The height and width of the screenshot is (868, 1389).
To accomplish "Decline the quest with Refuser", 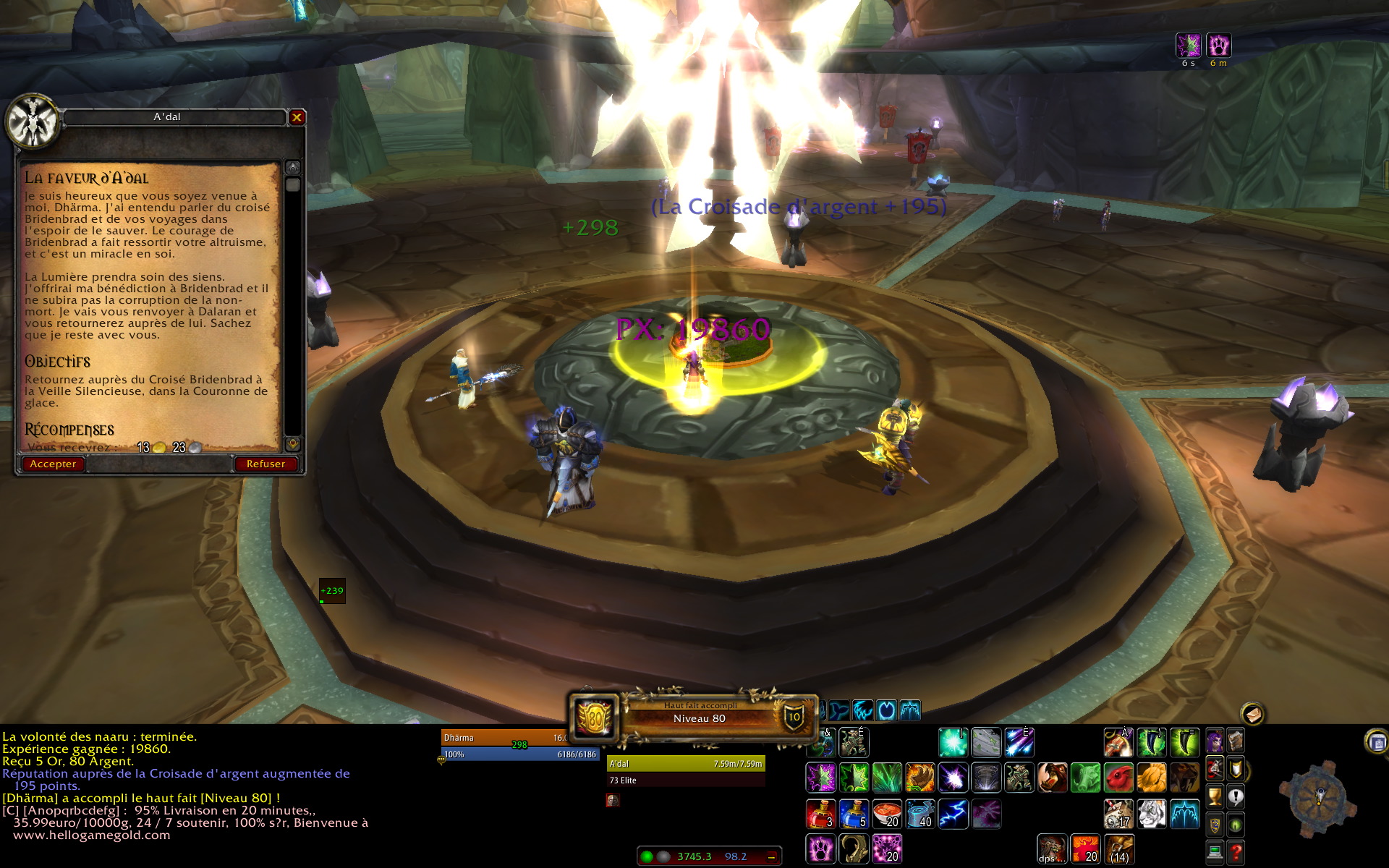I will (266, 464).
